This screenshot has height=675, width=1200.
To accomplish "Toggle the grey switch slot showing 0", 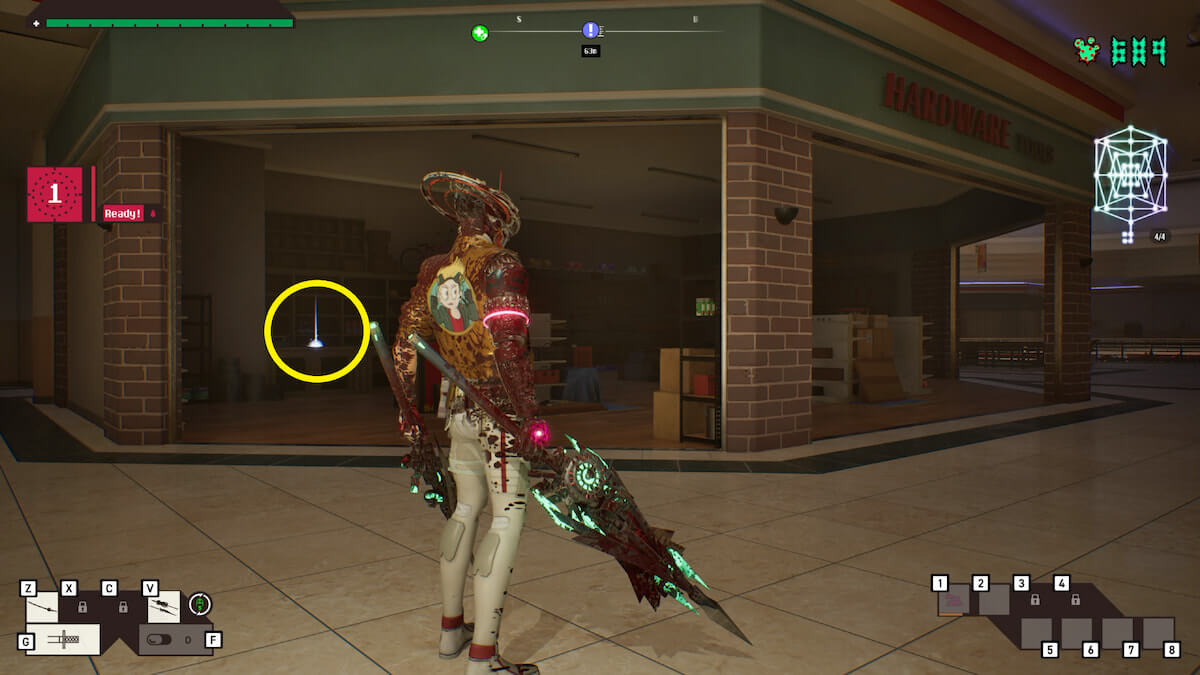I will point(169,639).
